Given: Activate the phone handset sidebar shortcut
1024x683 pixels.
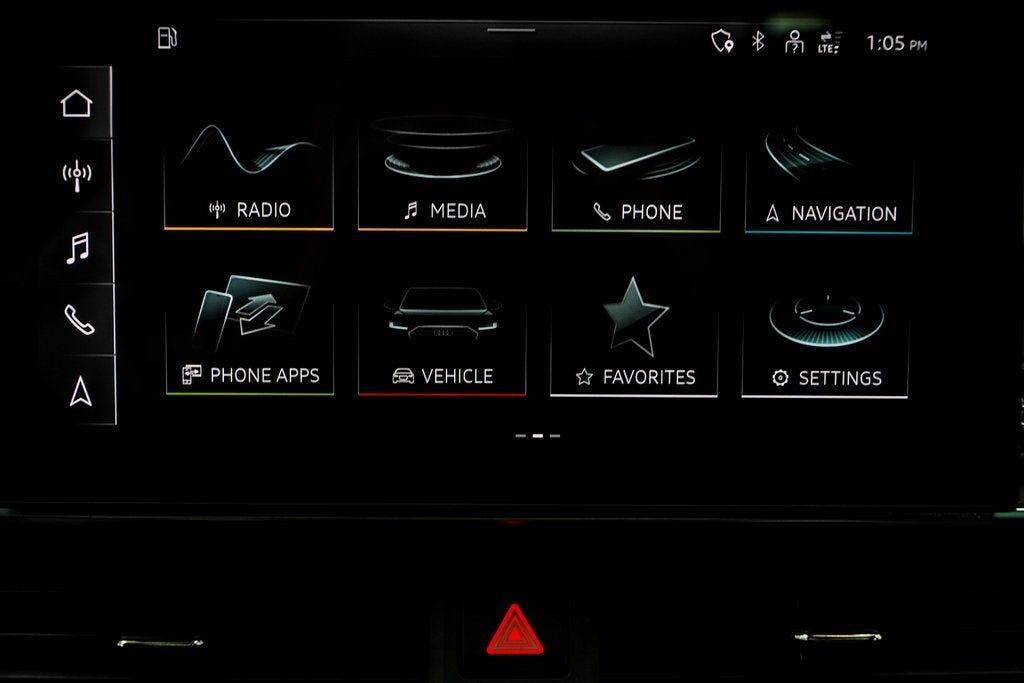Looking at the screenshot, I should [78, 319].
